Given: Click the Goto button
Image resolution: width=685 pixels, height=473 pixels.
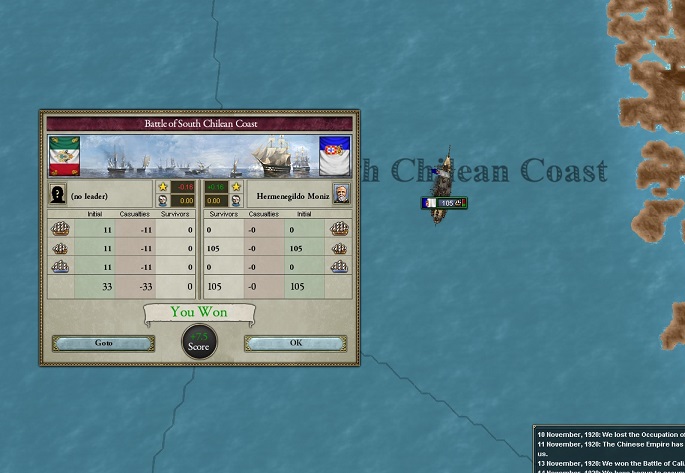Looking at the screenshot, I should tap(103, 343).
